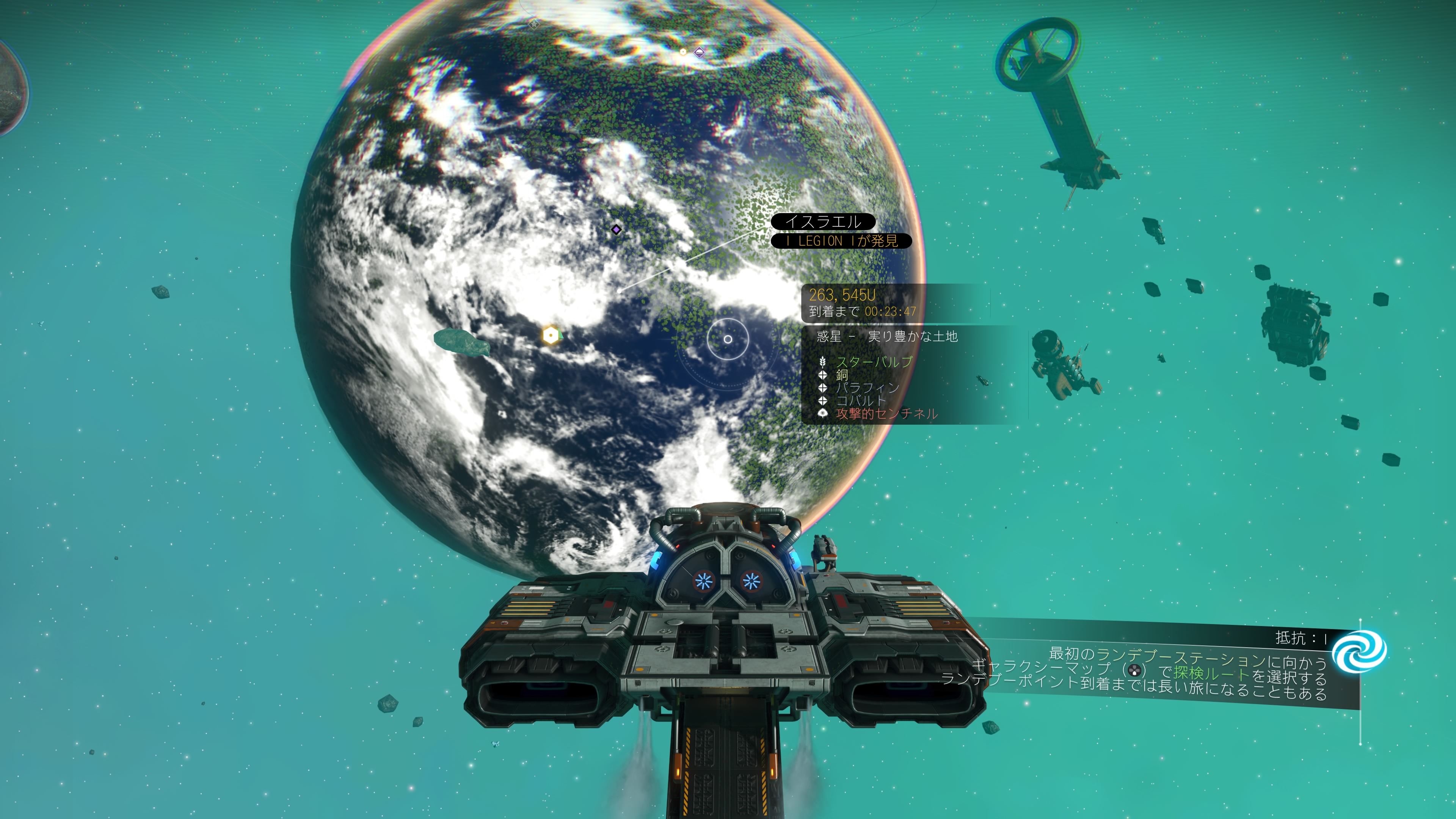This screenshot has height=819, width=1456.
Task: Click the LEGION discovery label
Action: tap(841, 242)
